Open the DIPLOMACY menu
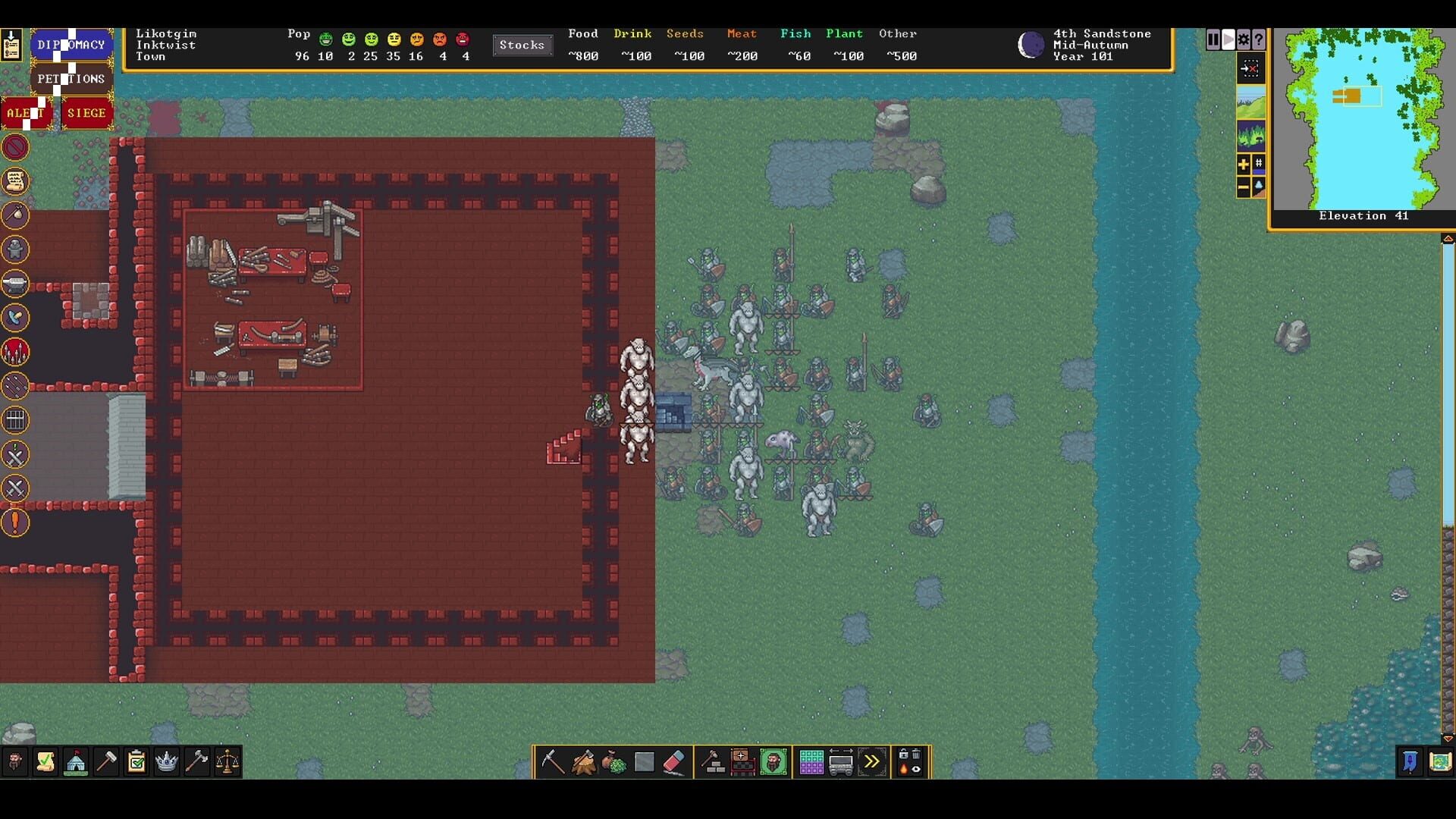The width and height of the screenshot is (1456, 819). [72, 45]
